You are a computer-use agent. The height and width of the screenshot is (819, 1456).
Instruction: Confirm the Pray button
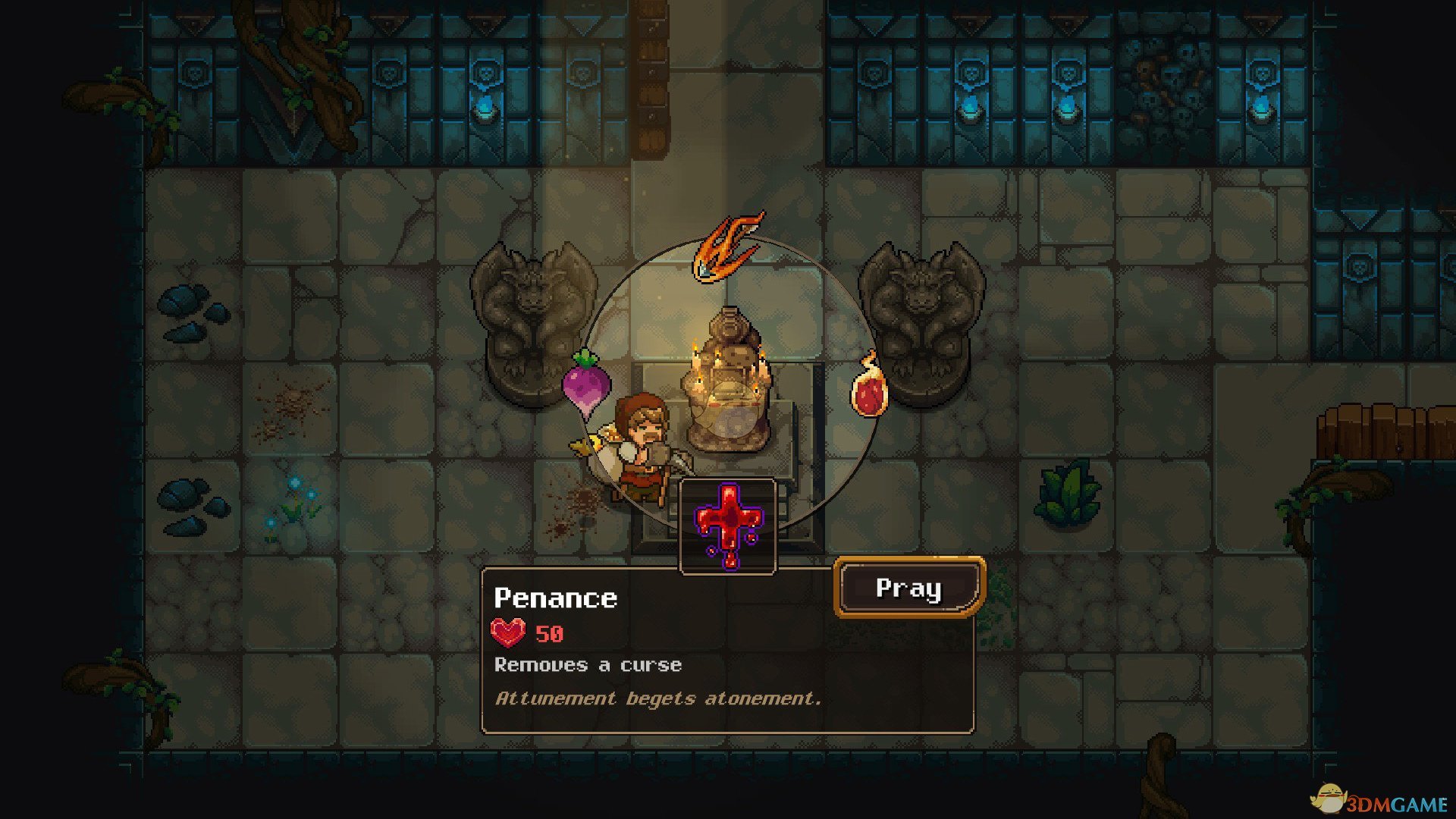(x=908, y=588)
